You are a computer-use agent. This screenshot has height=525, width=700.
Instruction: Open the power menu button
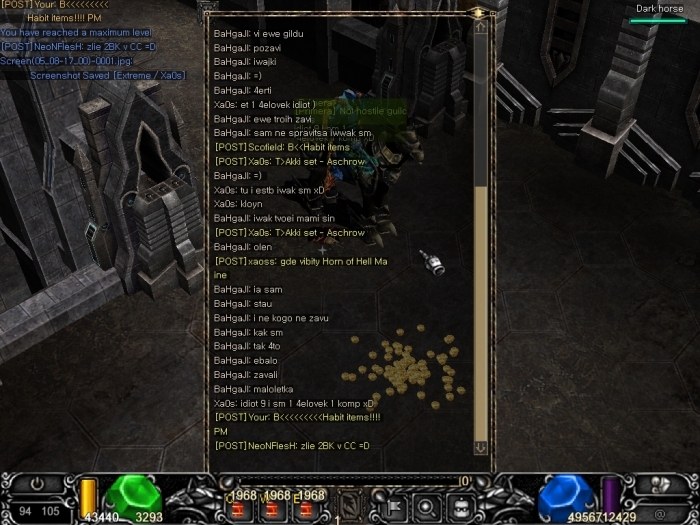pos(38,484)
